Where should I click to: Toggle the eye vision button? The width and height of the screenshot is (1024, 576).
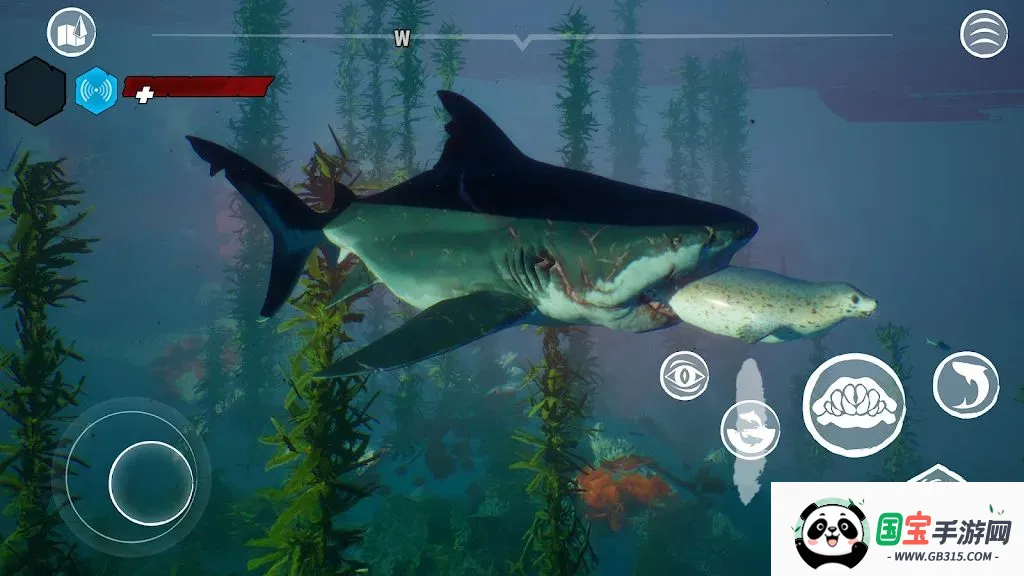(685, 377)
